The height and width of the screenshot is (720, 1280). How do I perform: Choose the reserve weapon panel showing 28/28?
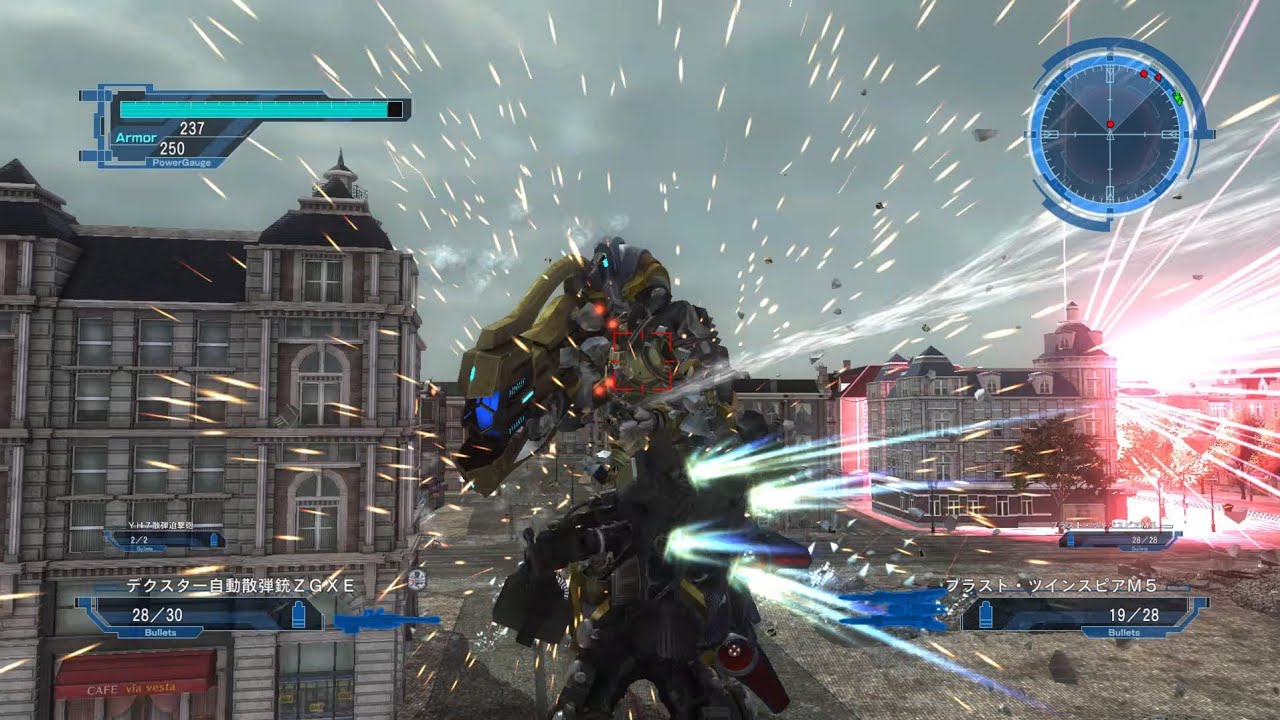point(1120,539)
